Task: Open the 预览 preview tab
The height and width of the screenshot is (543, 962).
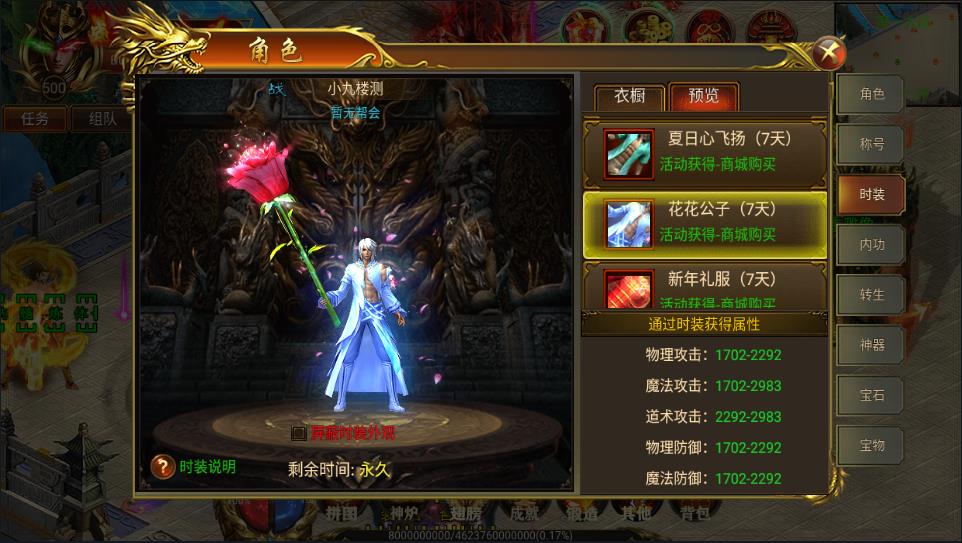Action: coord(703,97)
